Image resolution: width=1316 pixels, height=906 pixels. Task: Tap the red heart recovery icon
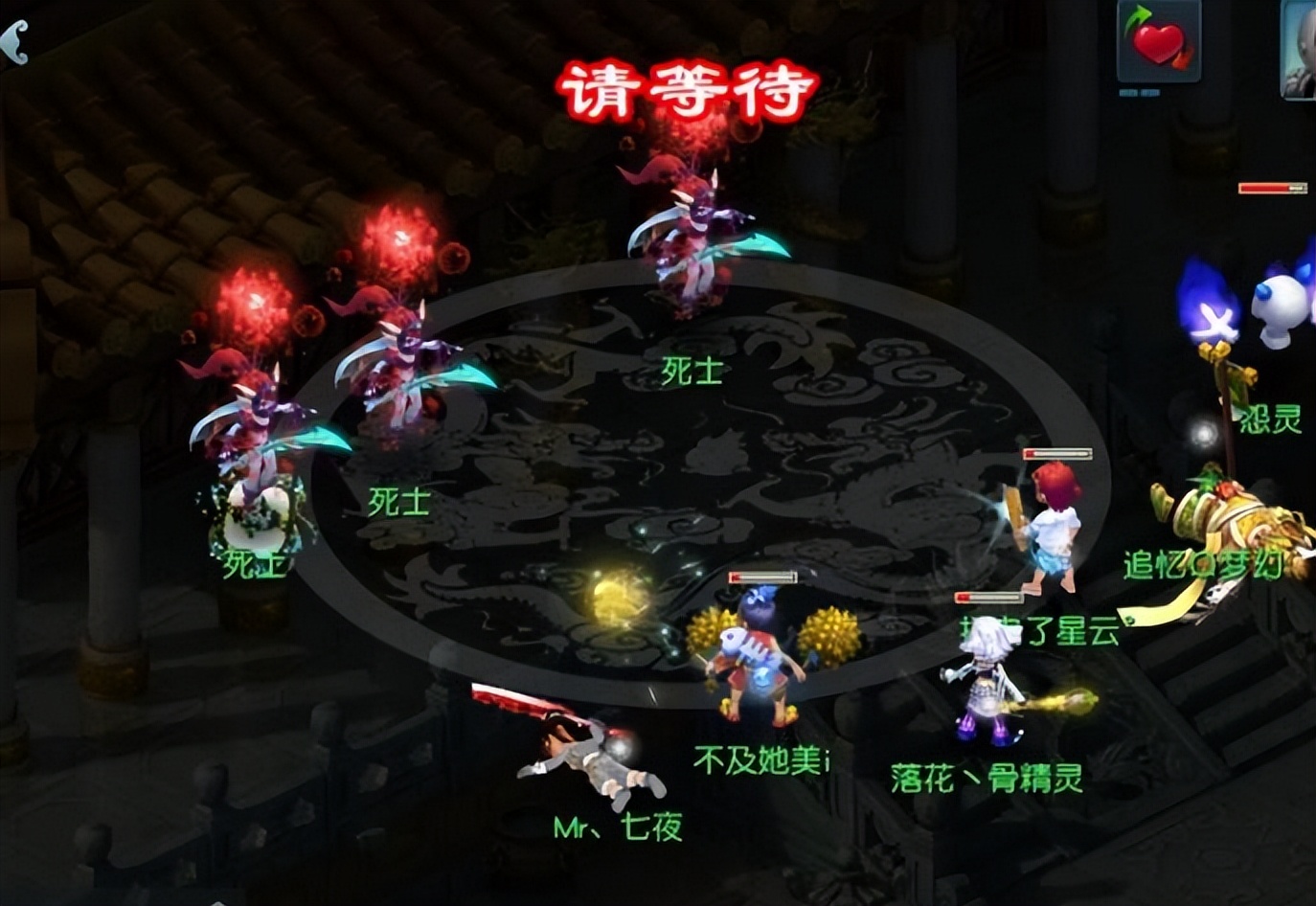click(1158, 42)
